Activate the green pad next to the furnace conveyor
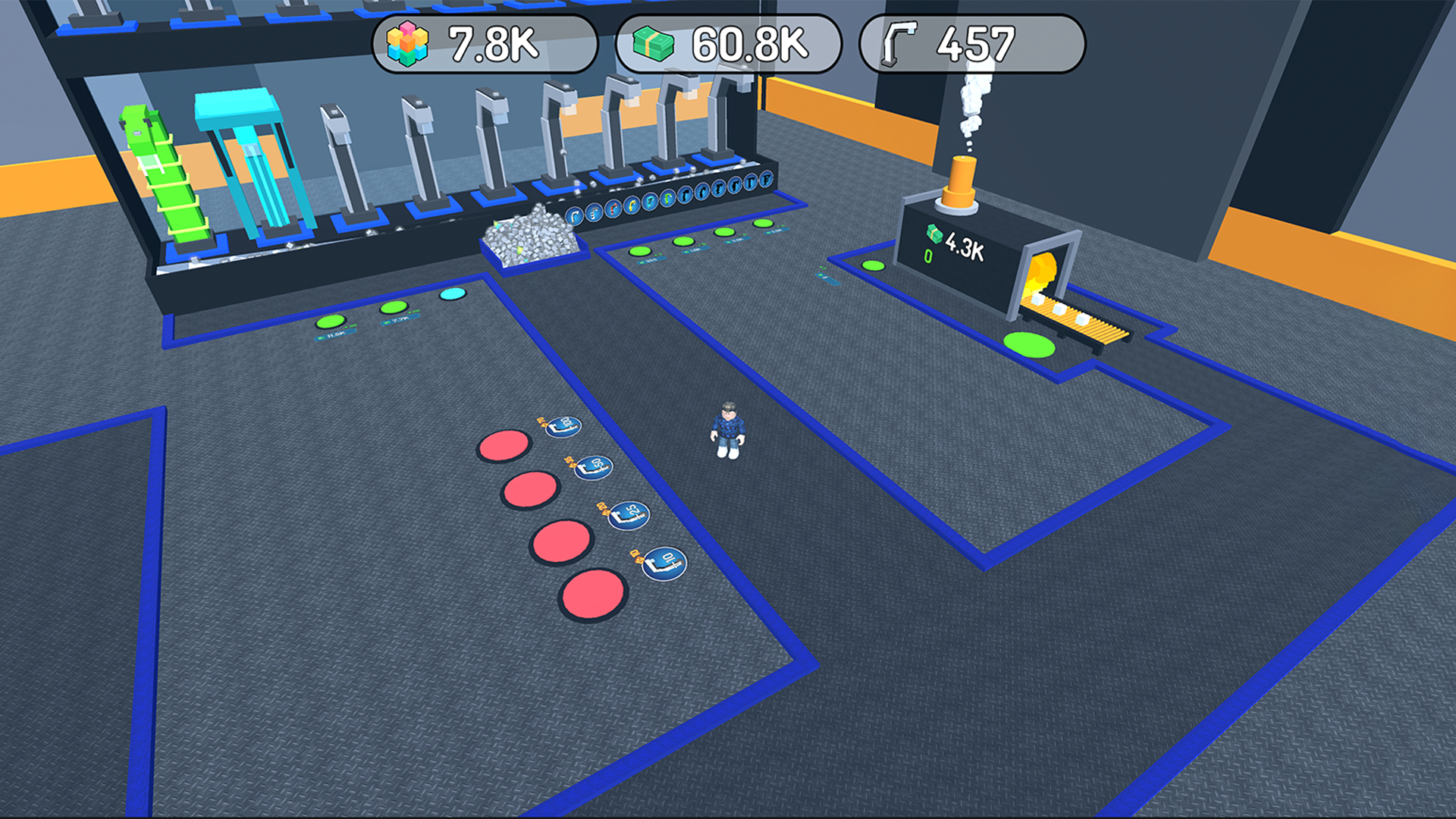The image size is (1456, 819). point(1028,344)
